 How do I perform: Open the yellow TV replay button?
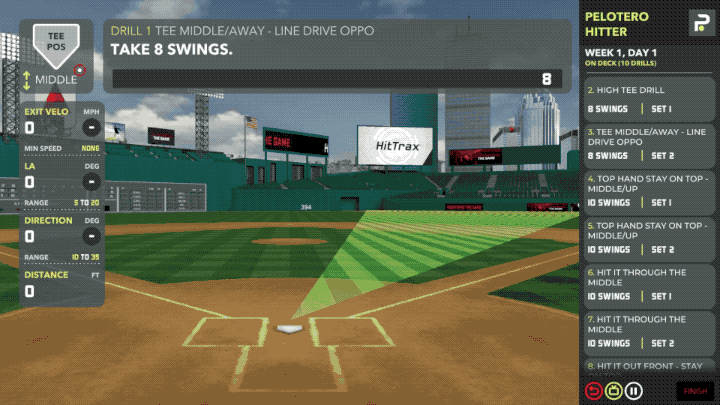613,391
